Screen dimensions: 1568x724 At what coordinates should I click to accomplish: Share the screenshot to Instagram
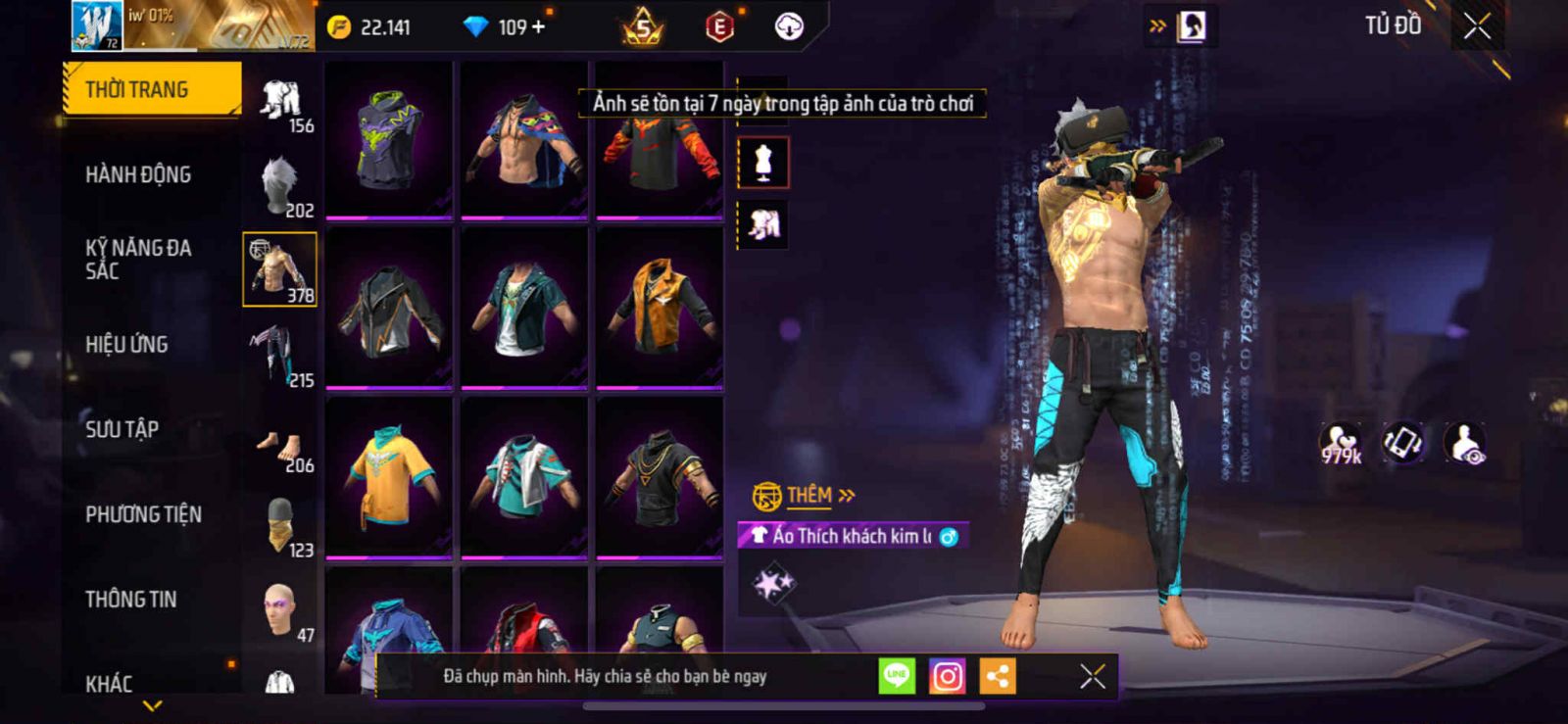[x=947, y=676]
